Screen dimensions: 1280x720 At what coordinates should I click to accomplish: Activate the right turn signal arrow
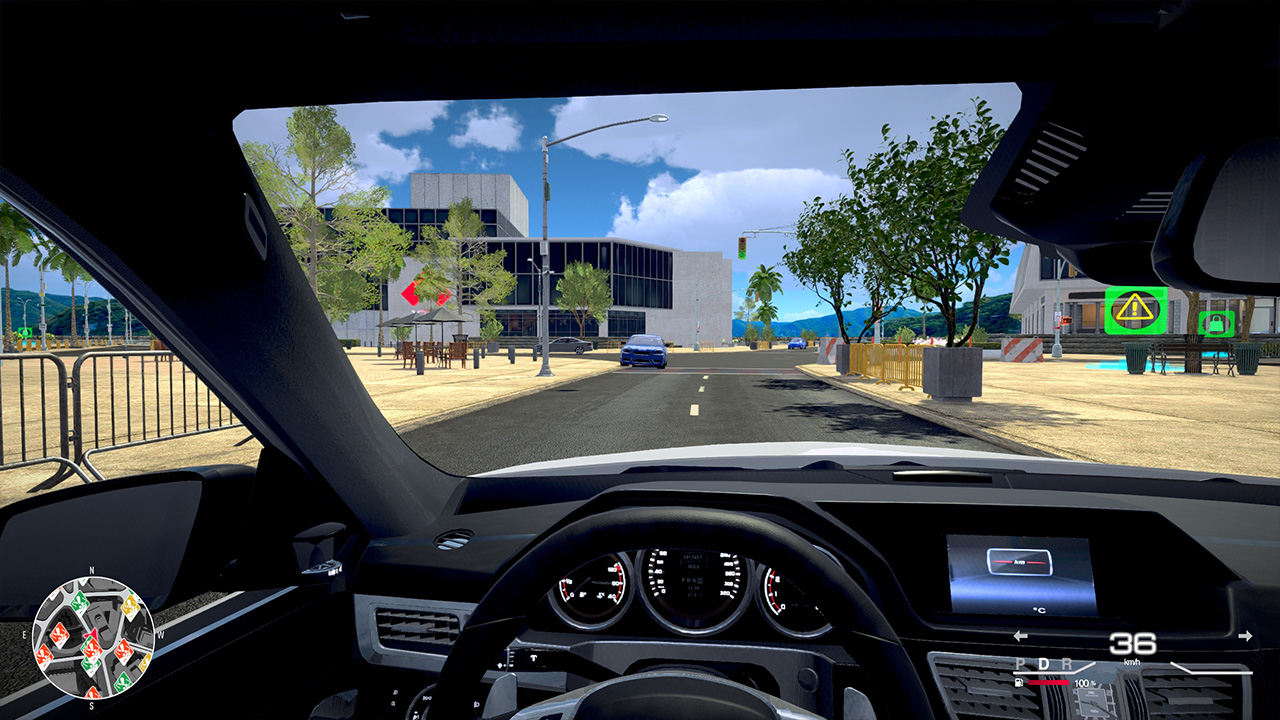coord(1246,634)
